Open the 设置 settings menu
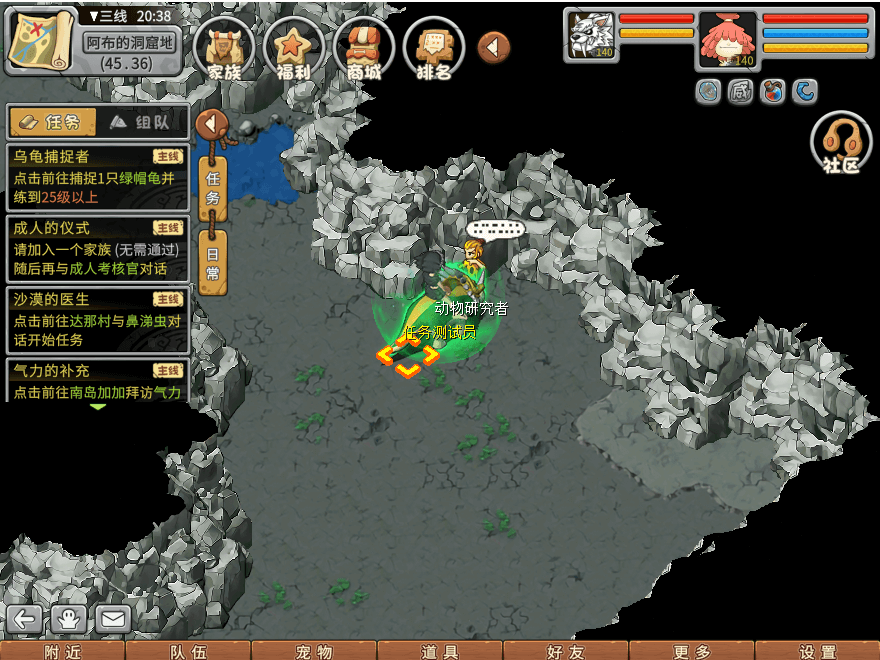Screen dimensions: 880x660 tap(817, 651)
